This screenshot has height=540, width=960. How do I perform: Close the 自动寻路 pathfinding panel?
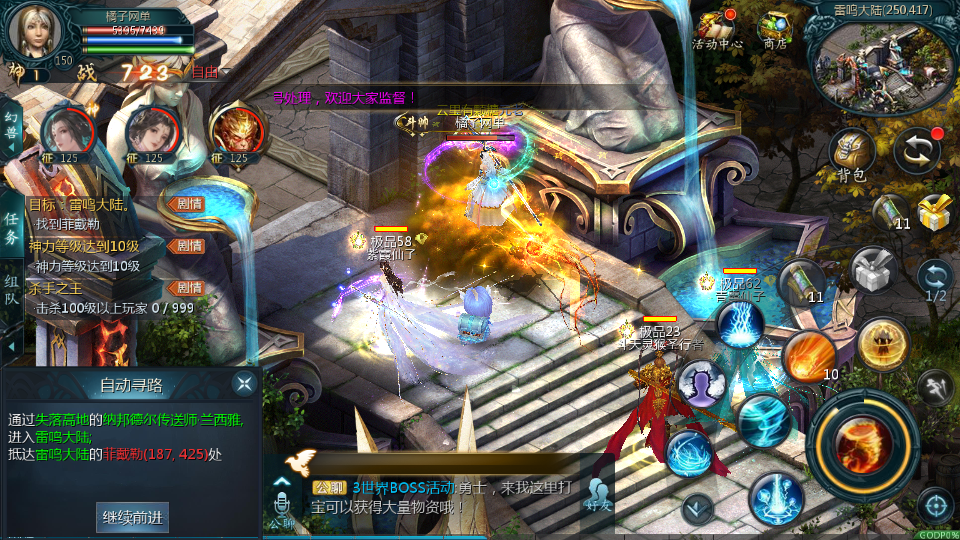(244, 383)
